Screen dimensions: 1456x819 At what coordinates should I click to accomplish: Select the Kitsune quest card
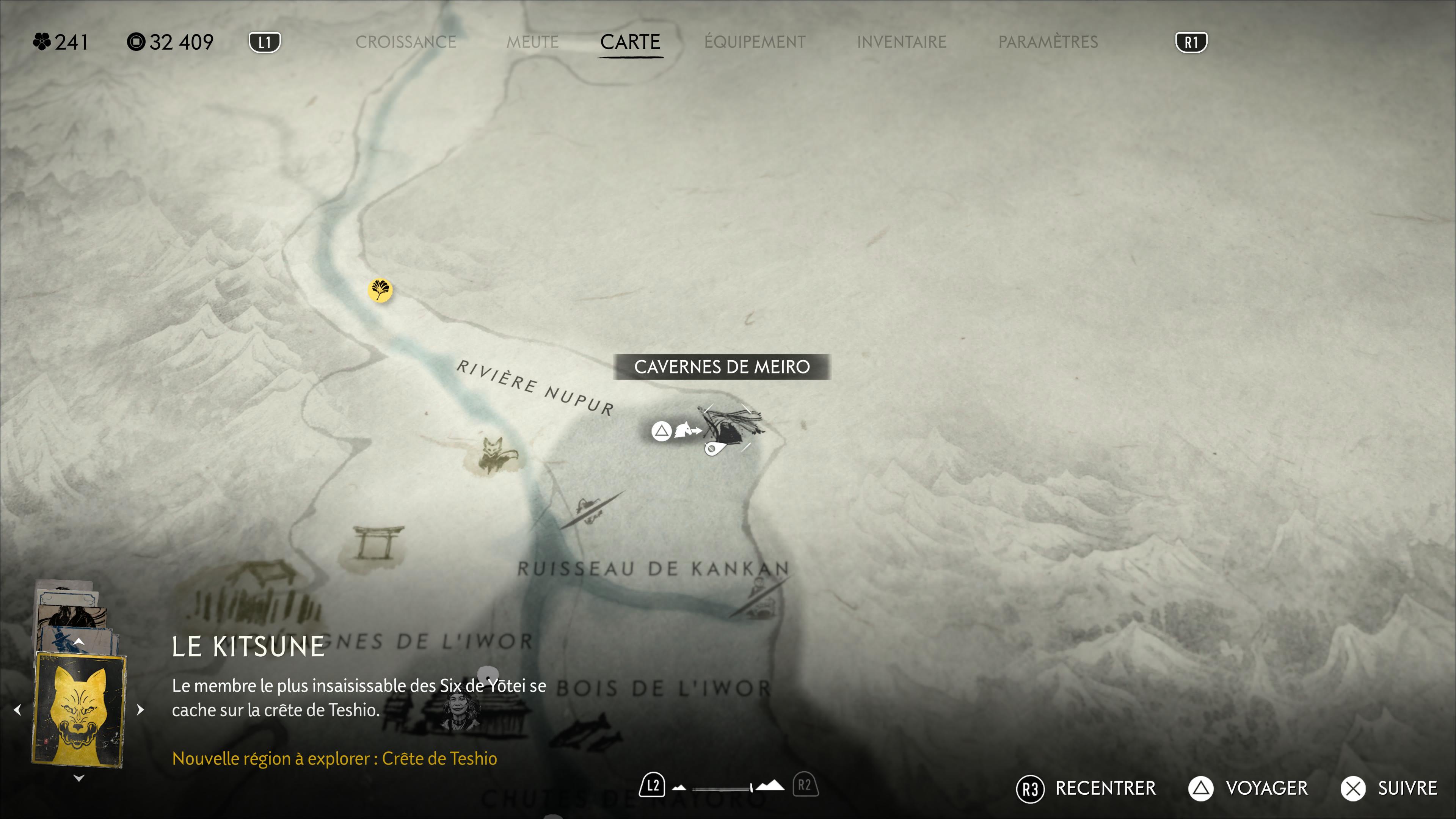pos(79,709)
